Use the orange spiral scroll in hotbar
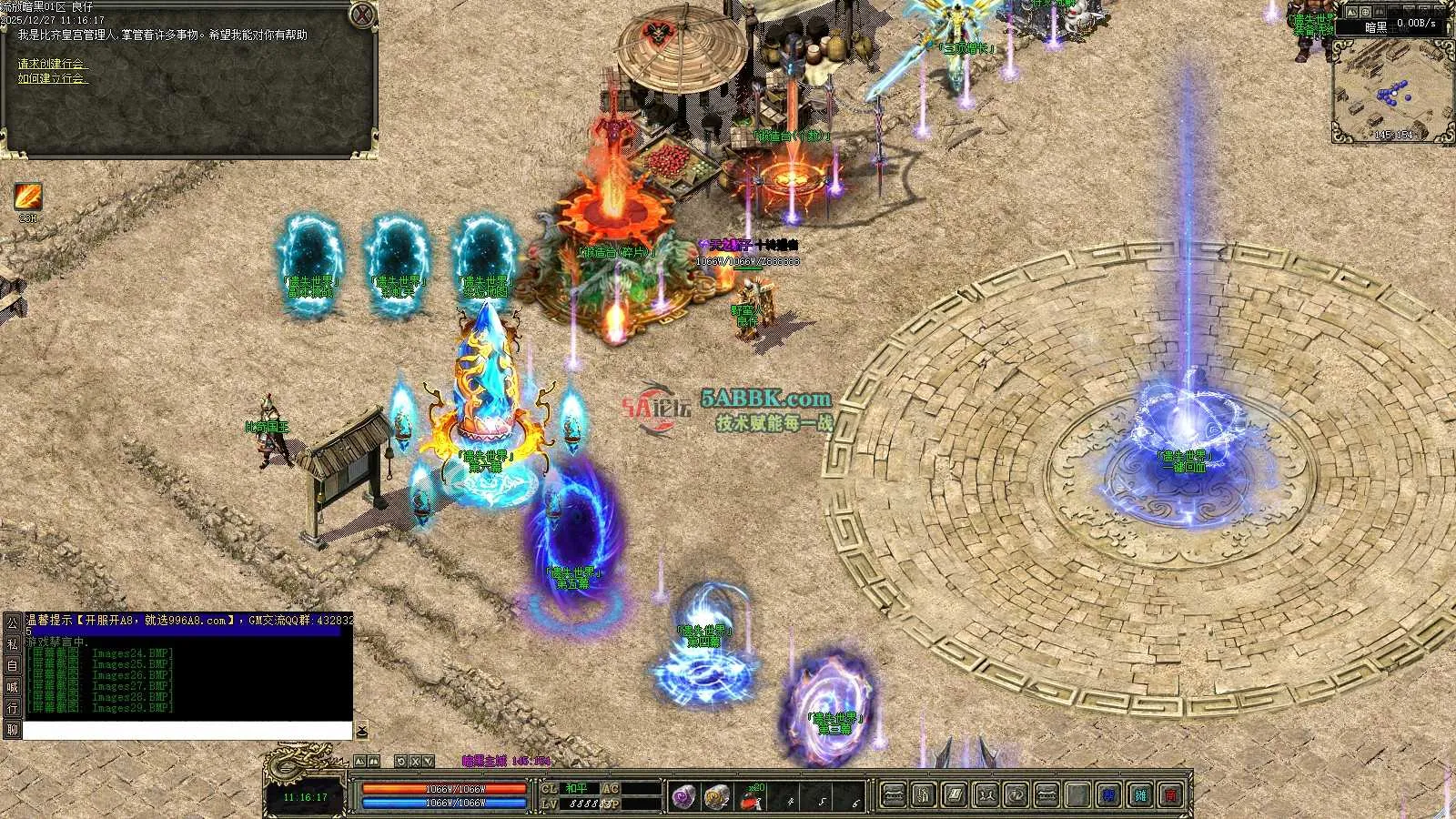1456x819 pixels. tap(717, 796)
